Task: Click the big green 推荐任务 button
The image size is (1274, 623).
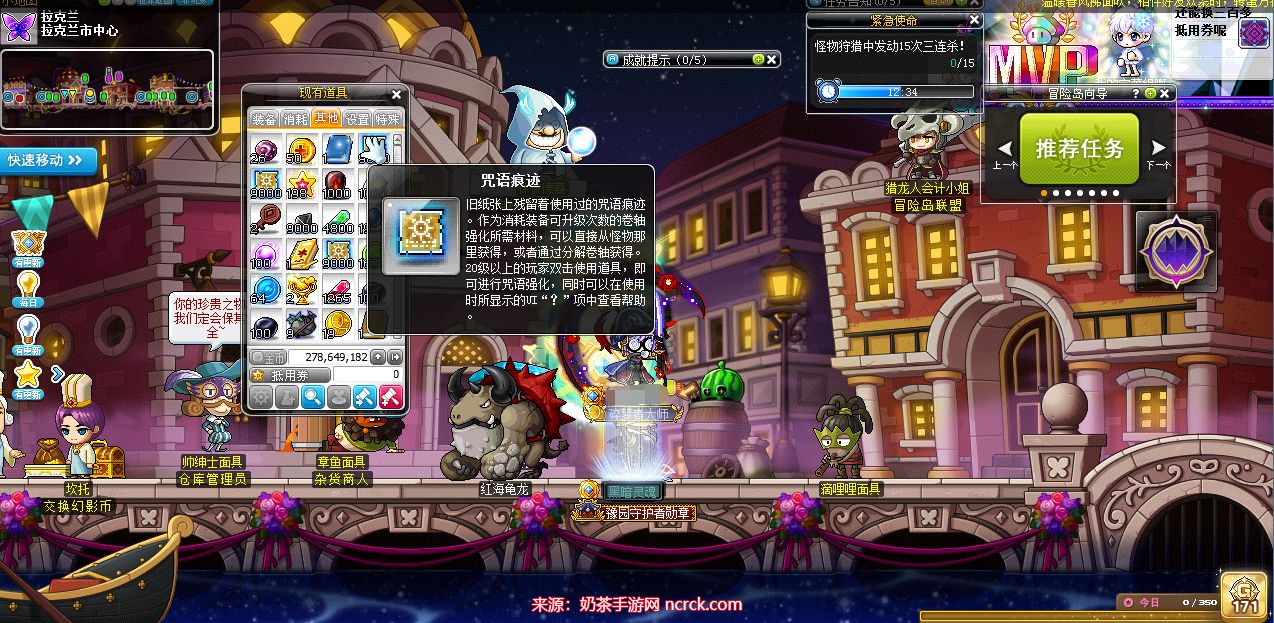Action: click(1079, 149)
